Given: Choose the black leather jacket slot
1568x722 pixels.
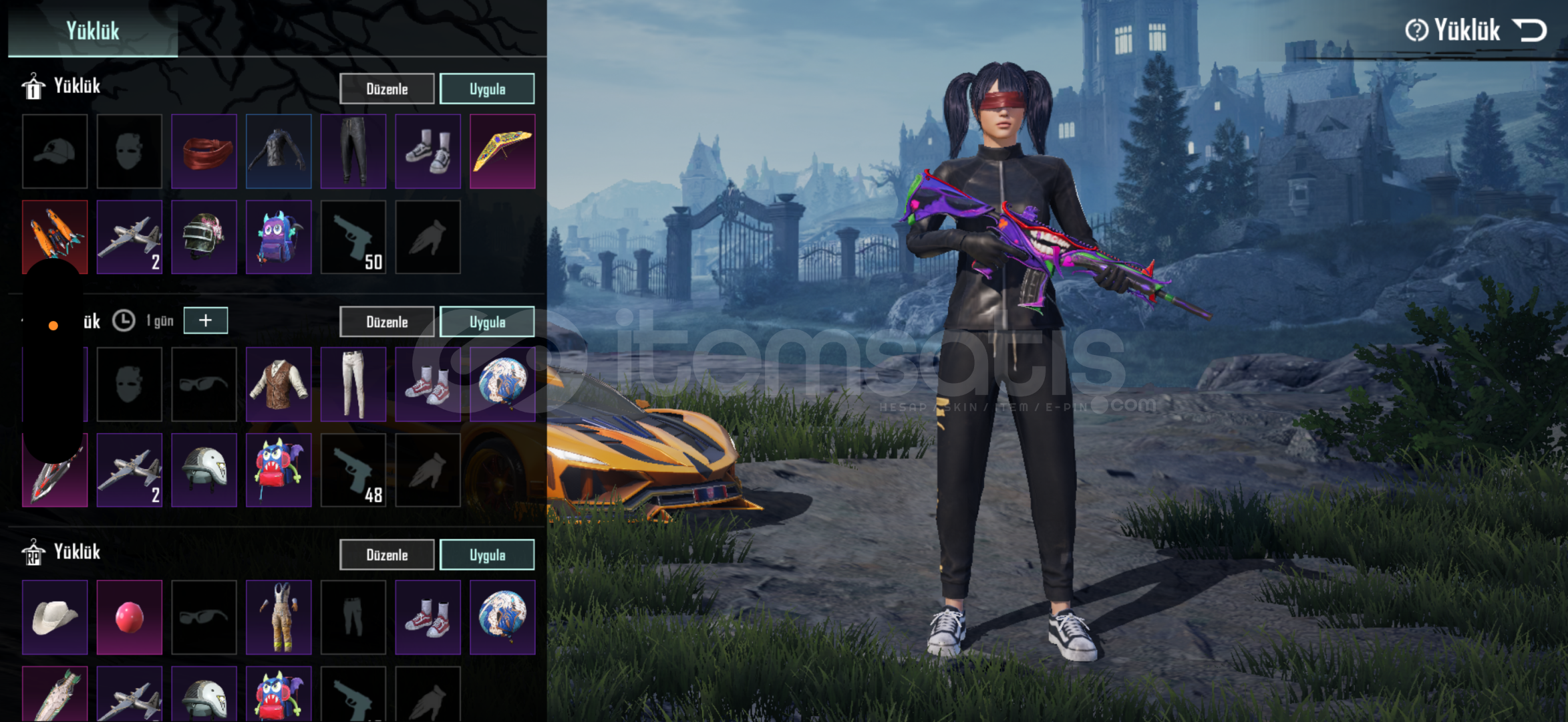Looking at the screenshot, I should [x=279, y=151].
